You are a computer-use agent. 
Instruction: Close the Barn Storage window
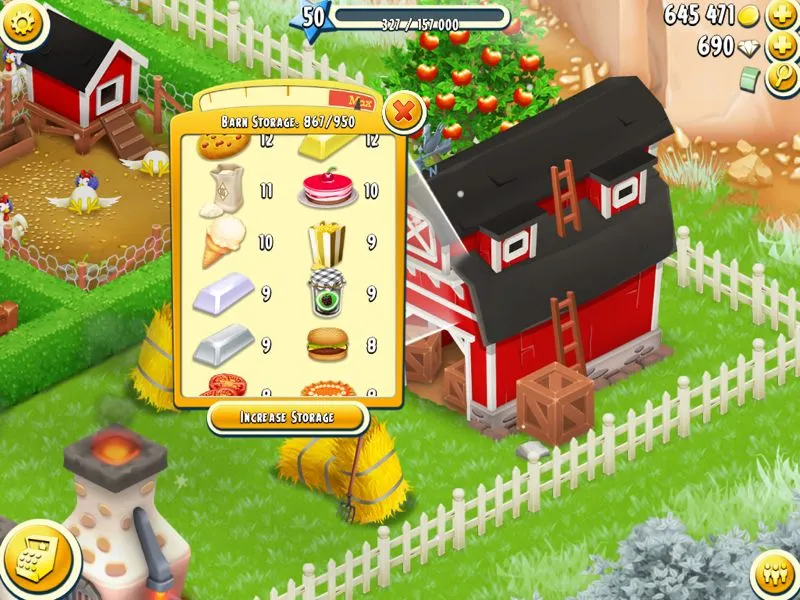pyautogui.click(x=403, y=111)
